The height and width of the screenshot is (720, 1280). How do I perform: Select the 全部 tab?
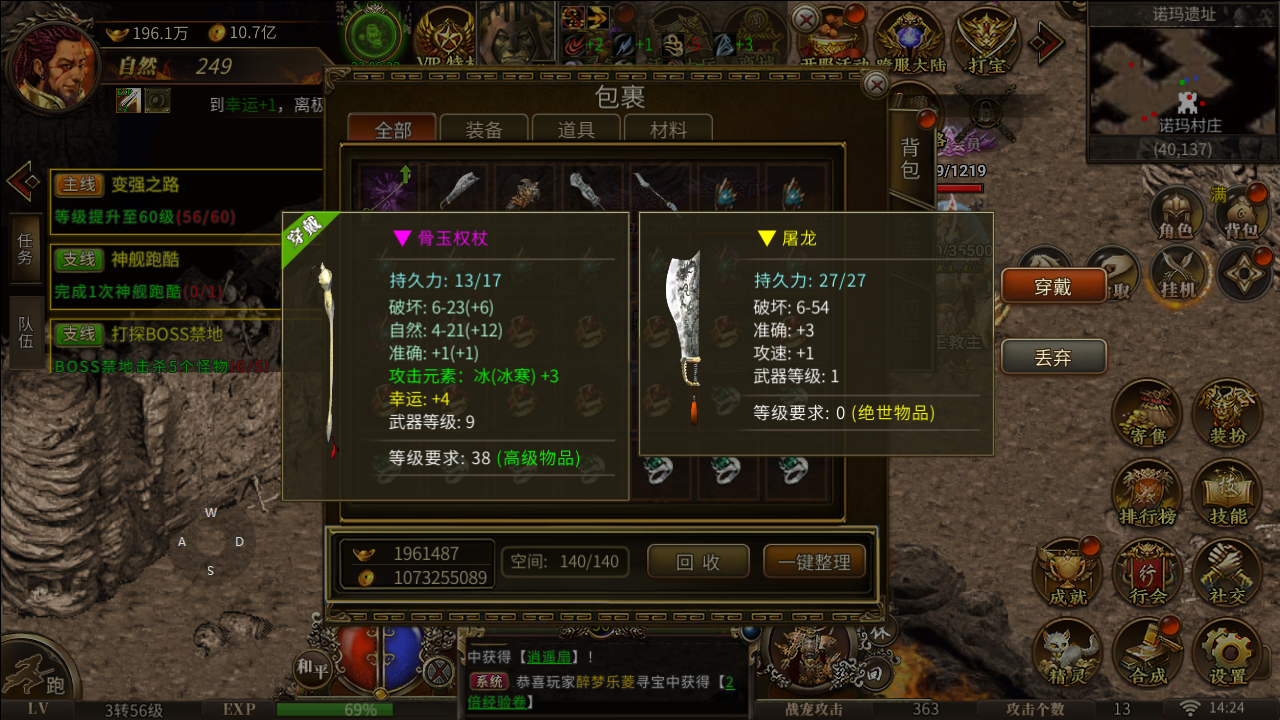pos(393,130)
